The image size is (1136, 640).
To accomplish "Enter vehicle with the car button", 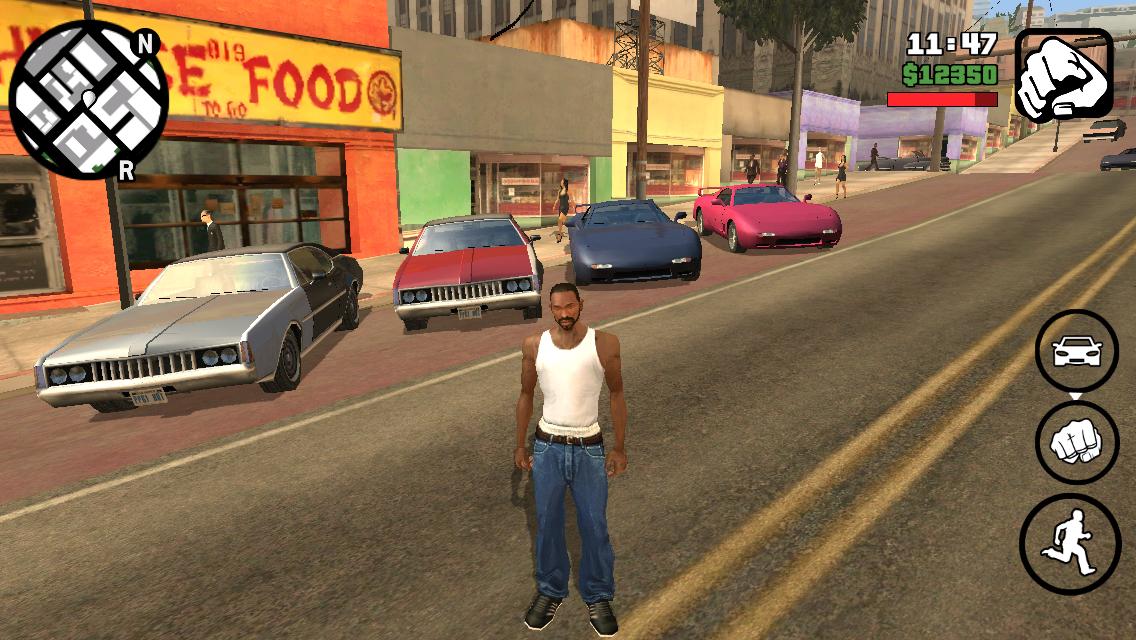I will point(1077,351).
